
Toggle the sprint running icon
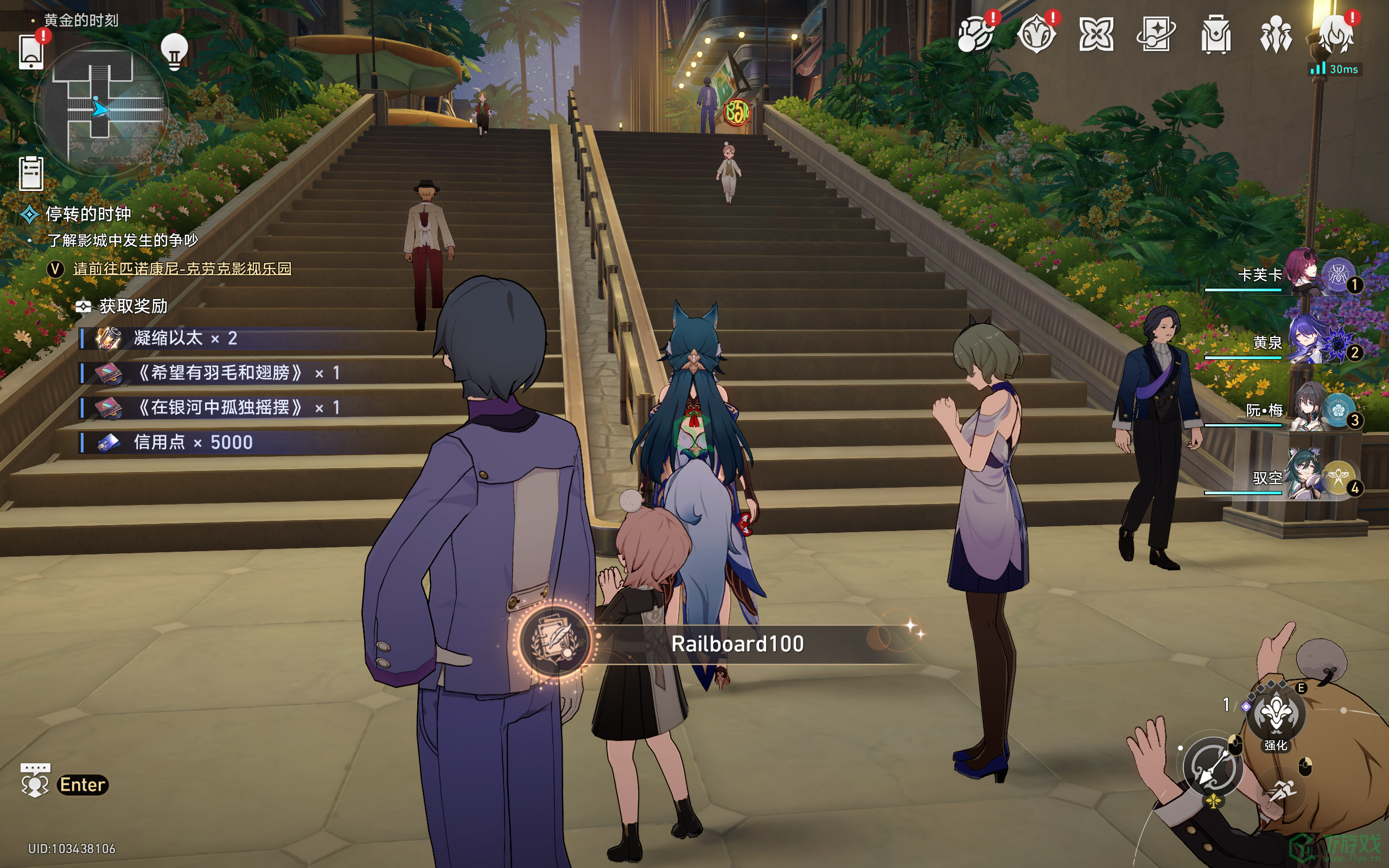click(1281, 792)
